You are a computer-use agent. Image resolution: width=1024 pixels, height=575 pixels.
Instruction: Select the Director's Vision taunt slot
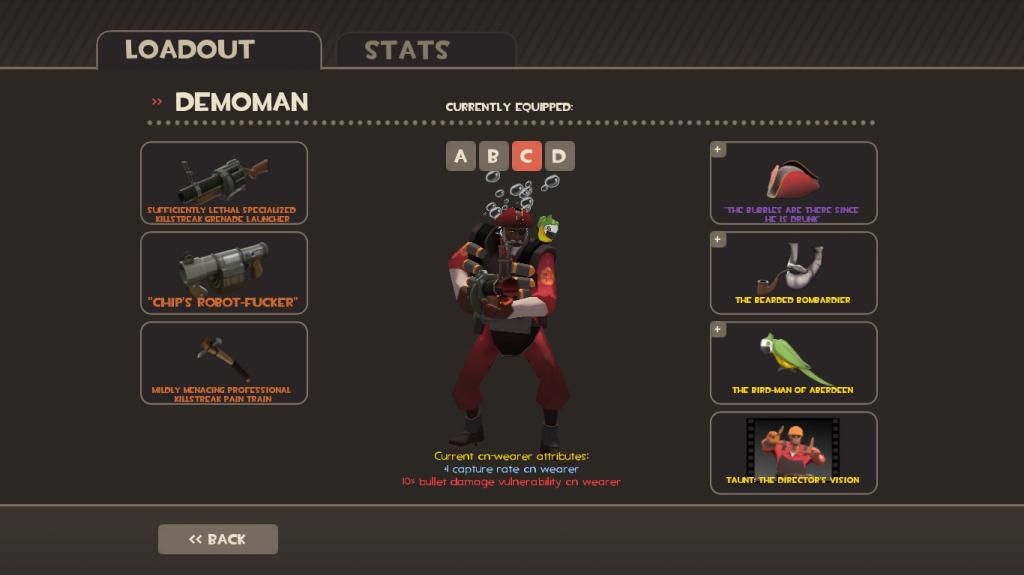tap(793, 453)
